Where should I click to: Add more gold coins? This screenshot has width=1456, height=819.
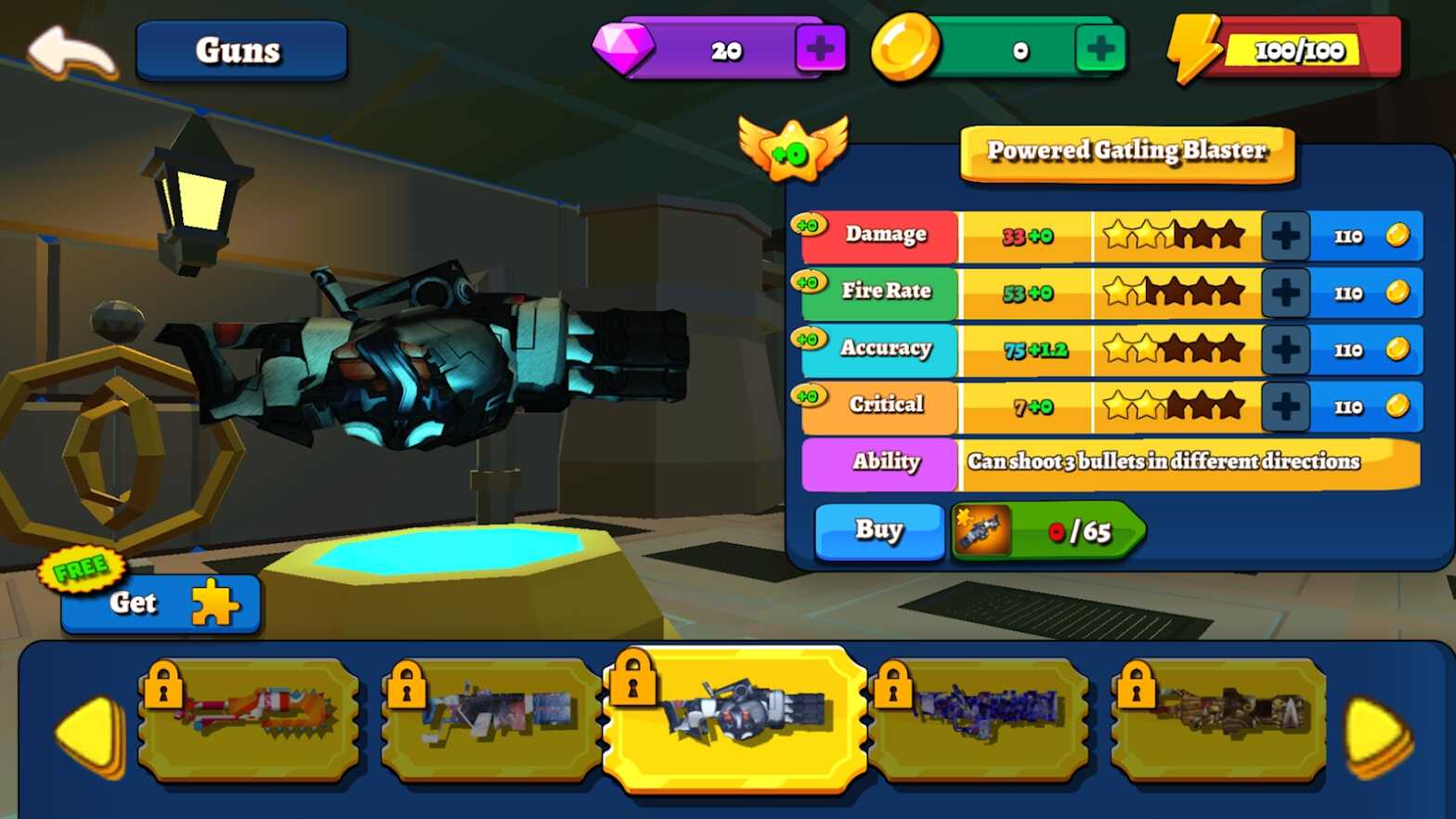tap(1099, 49)
